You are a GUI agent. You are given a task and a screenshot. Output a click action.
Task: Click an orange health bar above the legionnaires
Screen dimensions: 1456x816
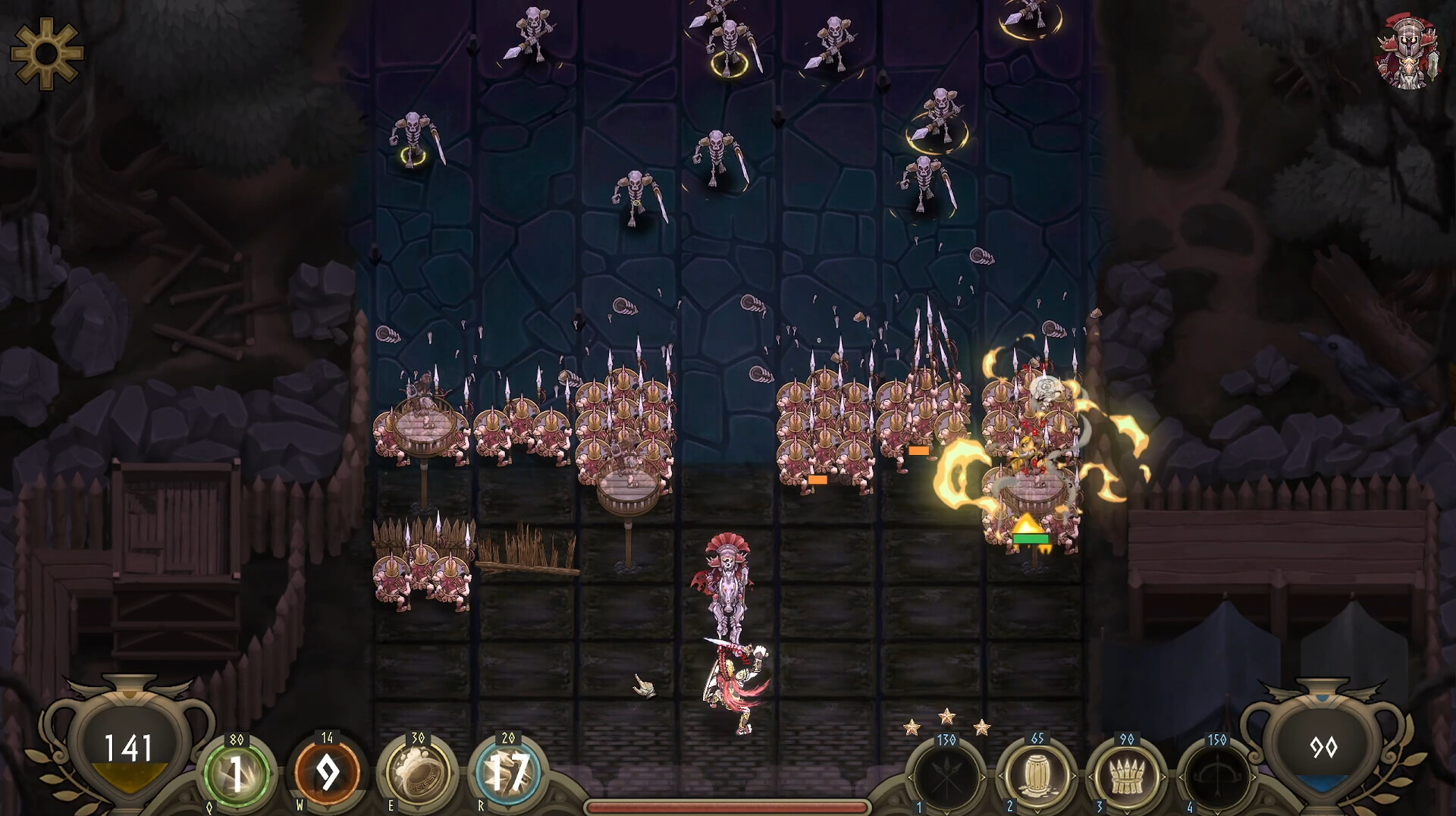coord(817,479)
